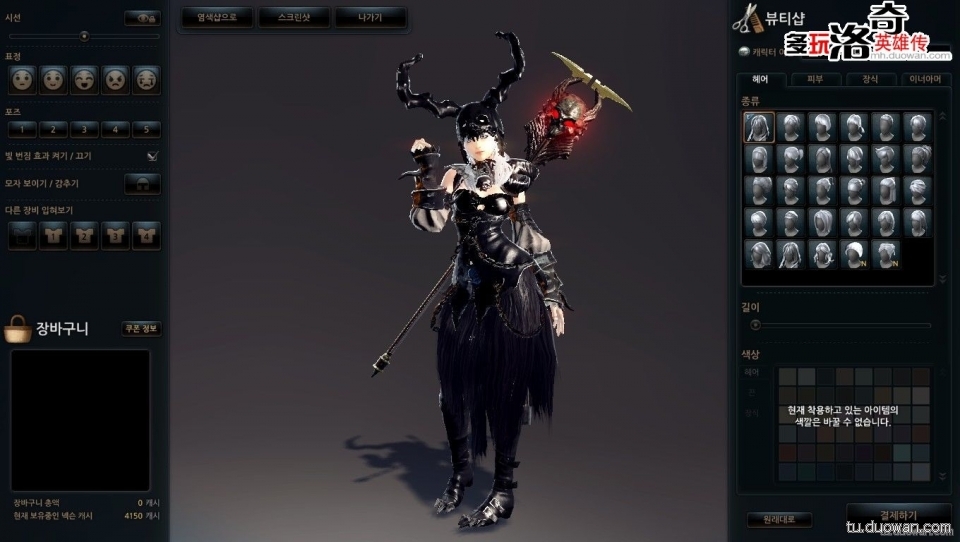Pick the crying face expression
The height and width of the screenshot is (542, 960).
(146, 77)
